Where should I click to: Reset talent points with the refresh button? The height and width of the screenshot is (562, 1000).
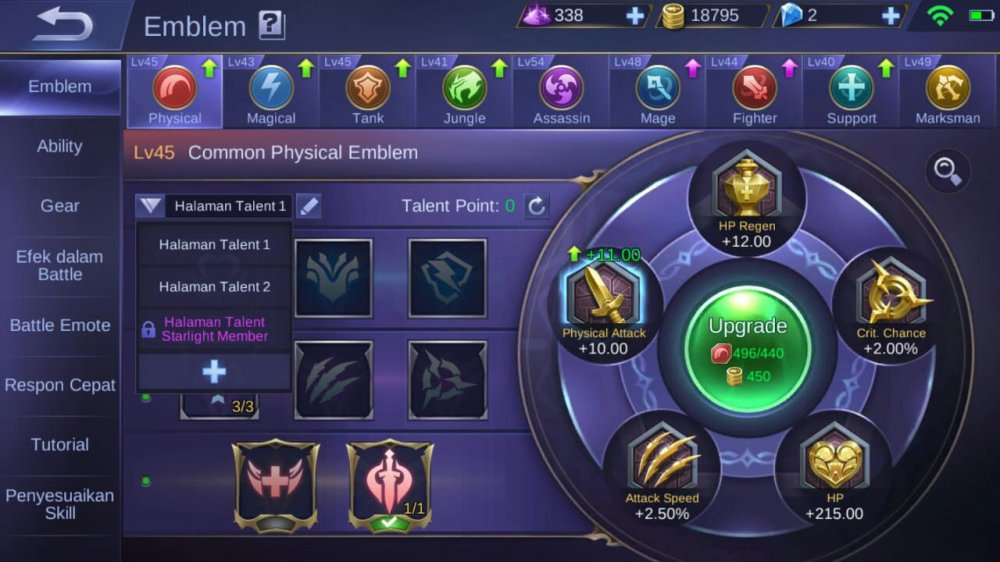(x=537, y=206)
